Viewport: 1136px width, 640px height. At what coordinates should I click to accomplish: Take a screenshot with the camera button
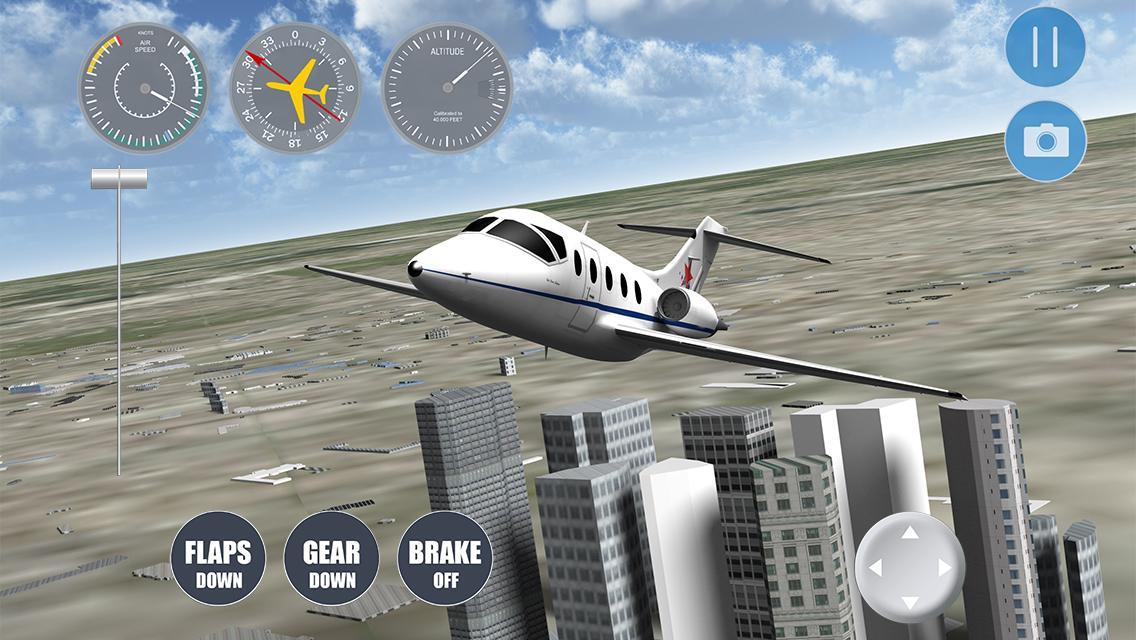pyautogui.click(x=1045, y=141)
